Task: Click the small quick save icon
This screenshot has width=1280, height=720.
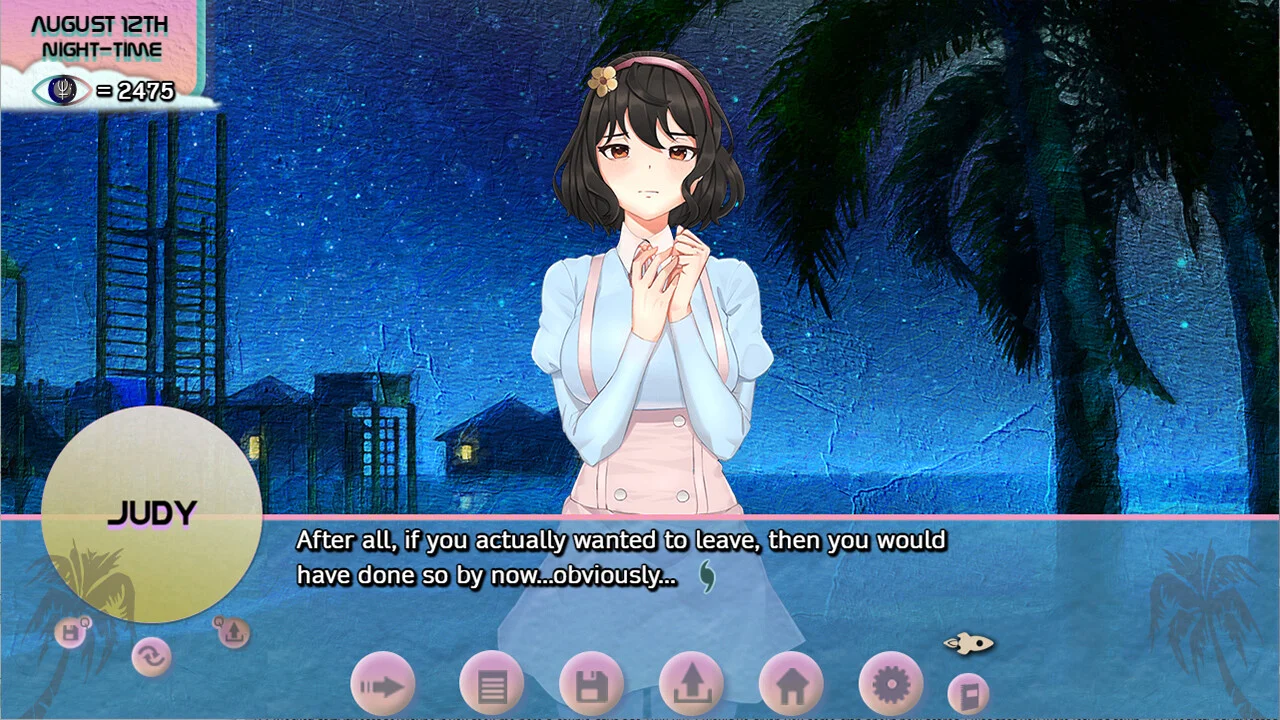Action: point(71,632)
